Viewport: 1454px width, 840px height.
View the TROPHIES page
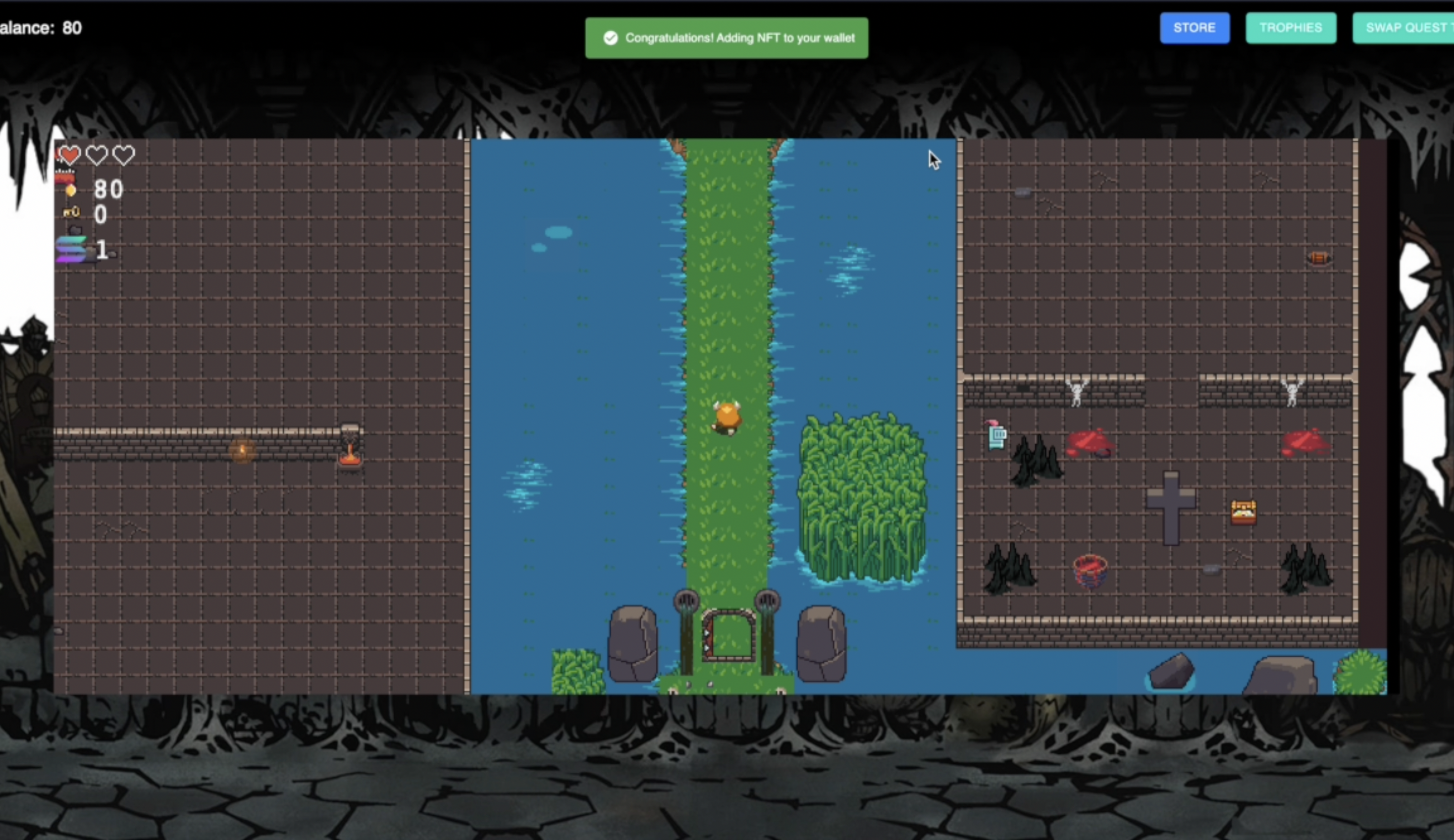click(x=1291, y=28)
